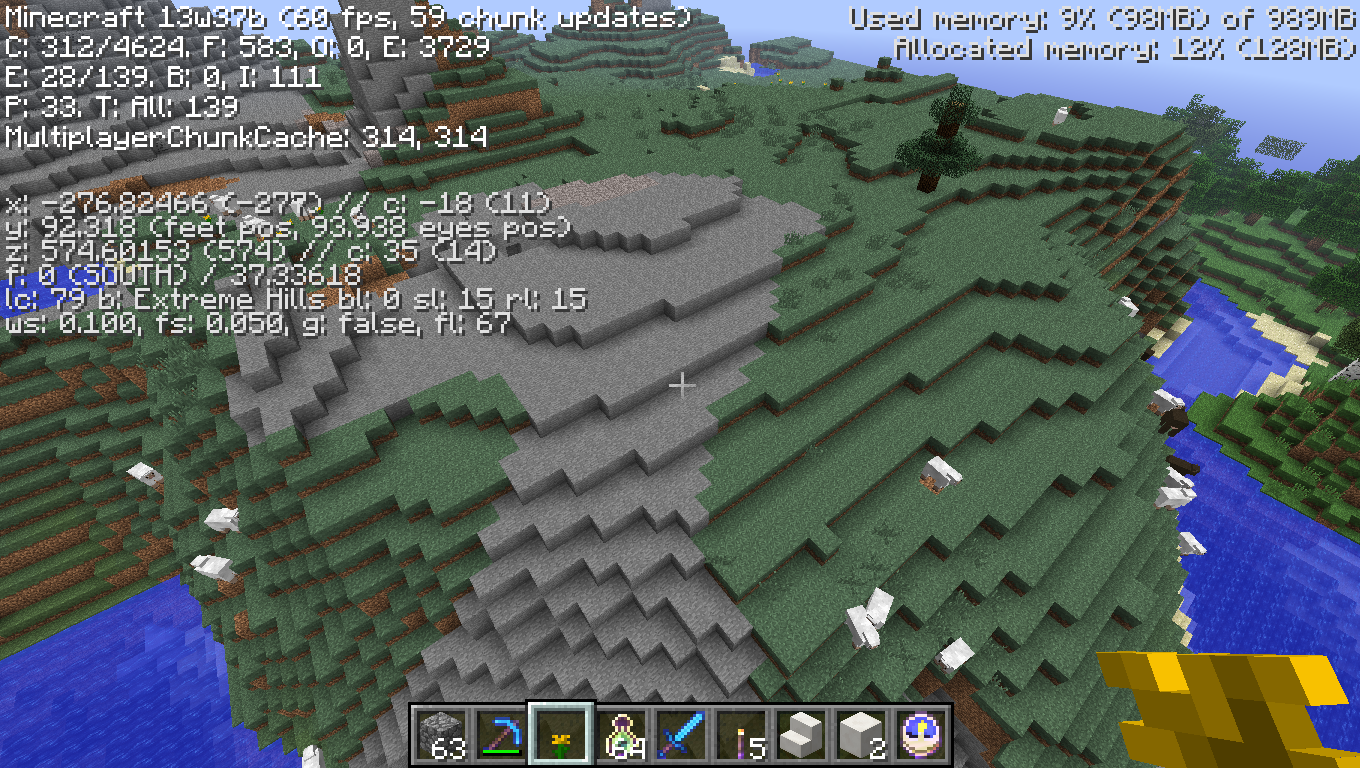Viewport: 1360px width, 768px height.
Task: Select the quartz block slot
Action: click(861, 733)
